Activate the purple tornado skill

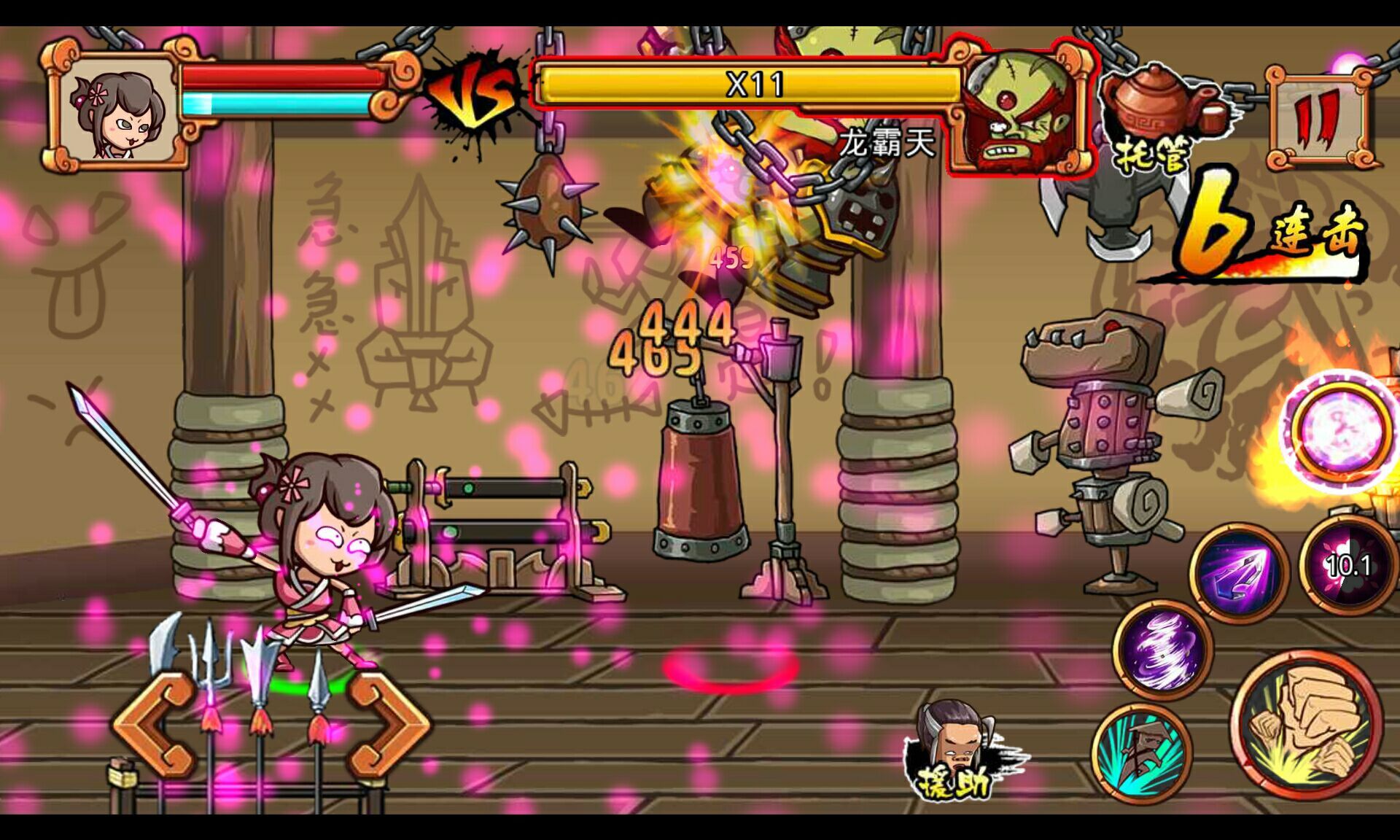pyautogui.click(x=1162, y=649)
